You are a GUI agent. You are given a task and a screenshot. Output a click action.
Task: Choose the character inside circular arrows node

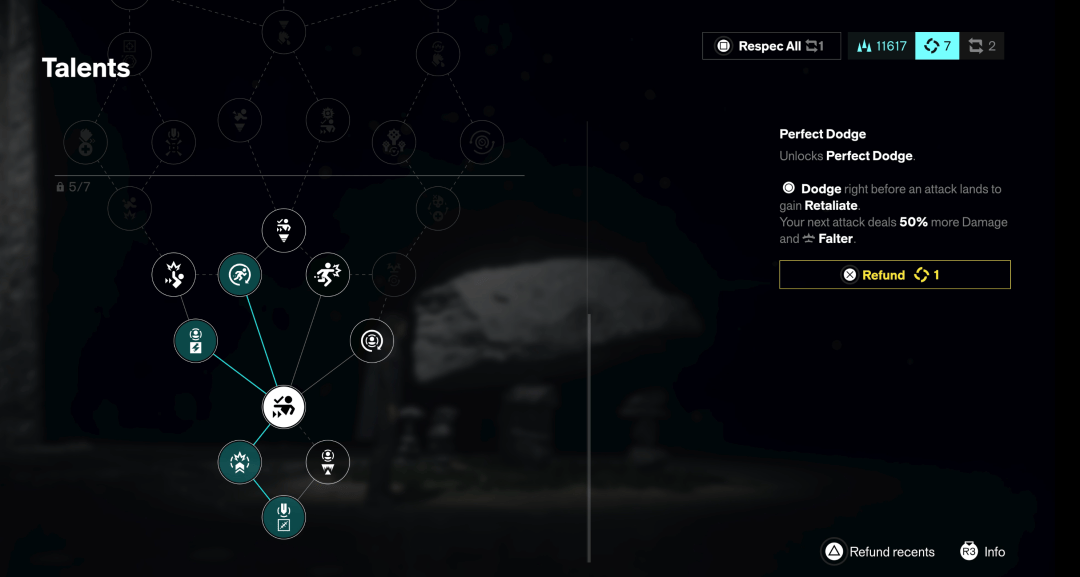click(371, 341)
